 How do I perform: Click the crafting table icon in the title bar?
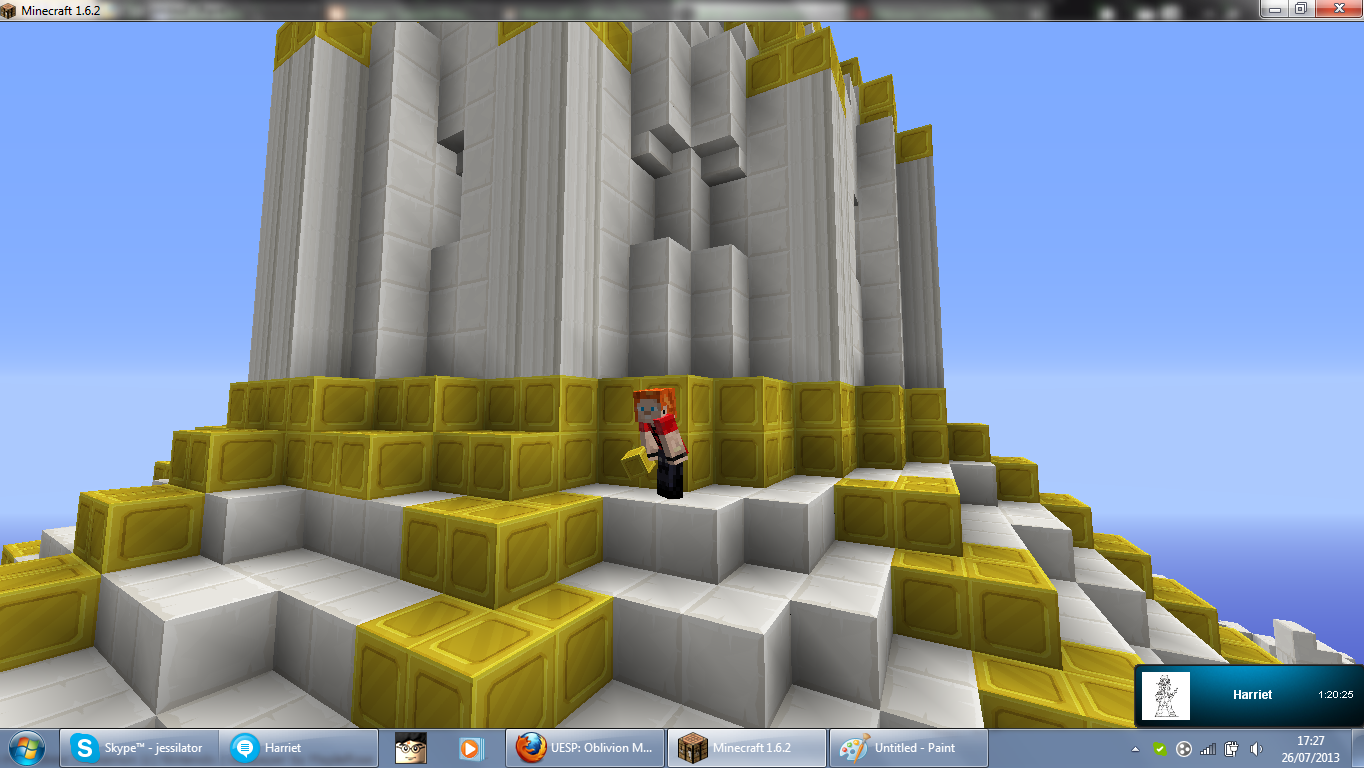coord(8,8)
